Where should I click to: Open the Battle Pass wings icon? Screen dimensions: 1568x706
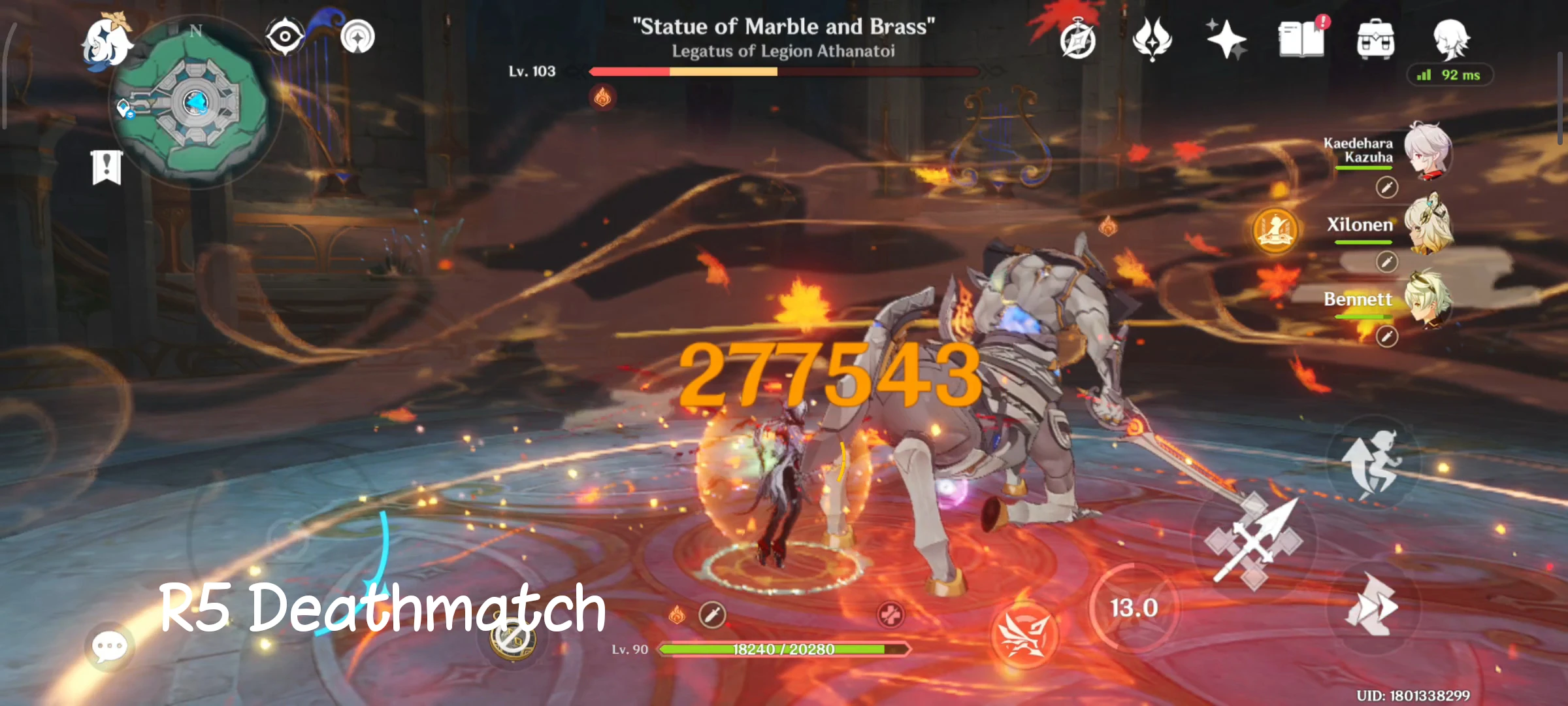tap(1154, 39)
